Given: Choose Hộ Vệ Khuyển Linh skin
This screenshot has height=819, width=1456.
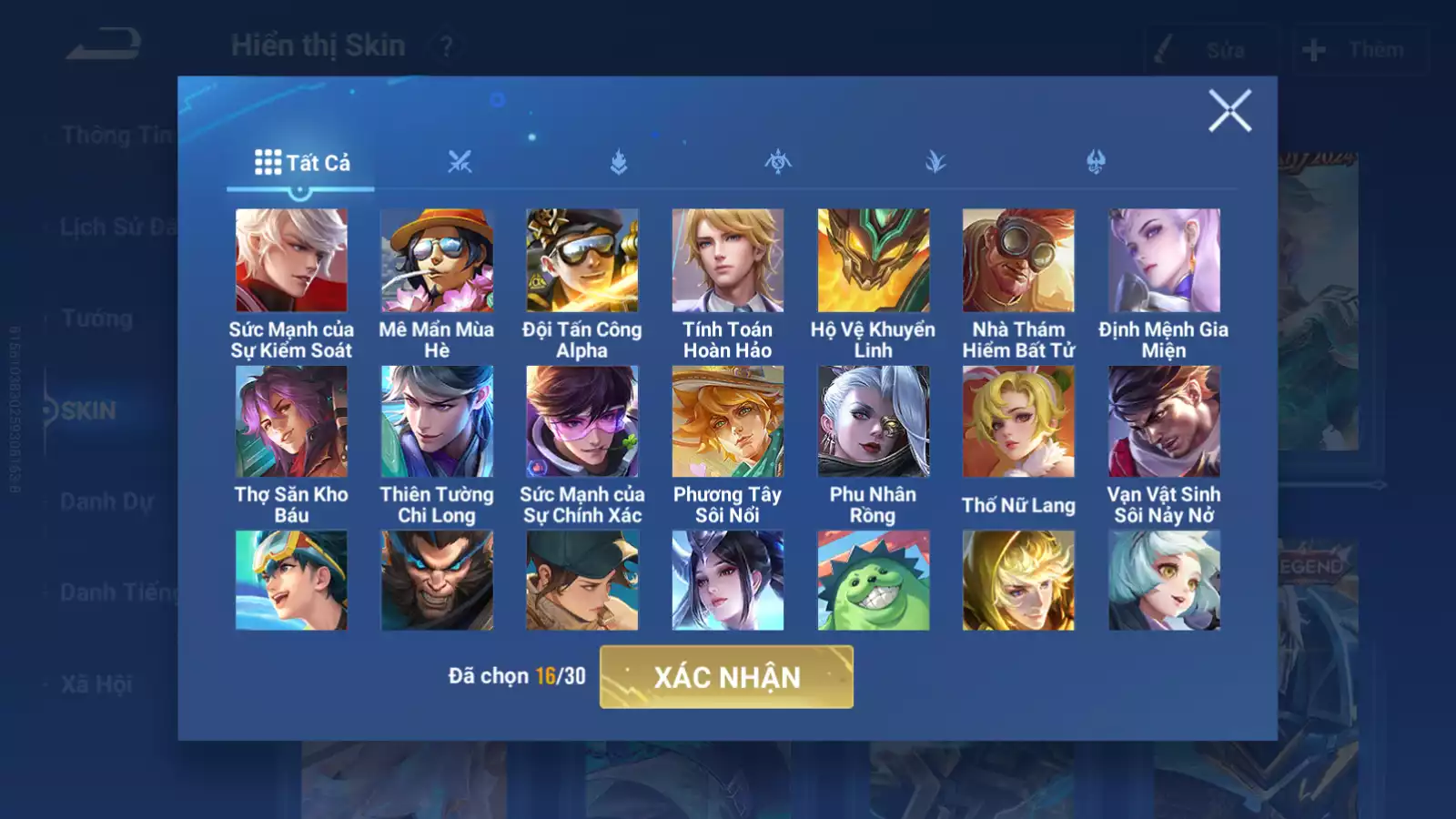Looking at the screenshot, I should (x=874, y=261).
